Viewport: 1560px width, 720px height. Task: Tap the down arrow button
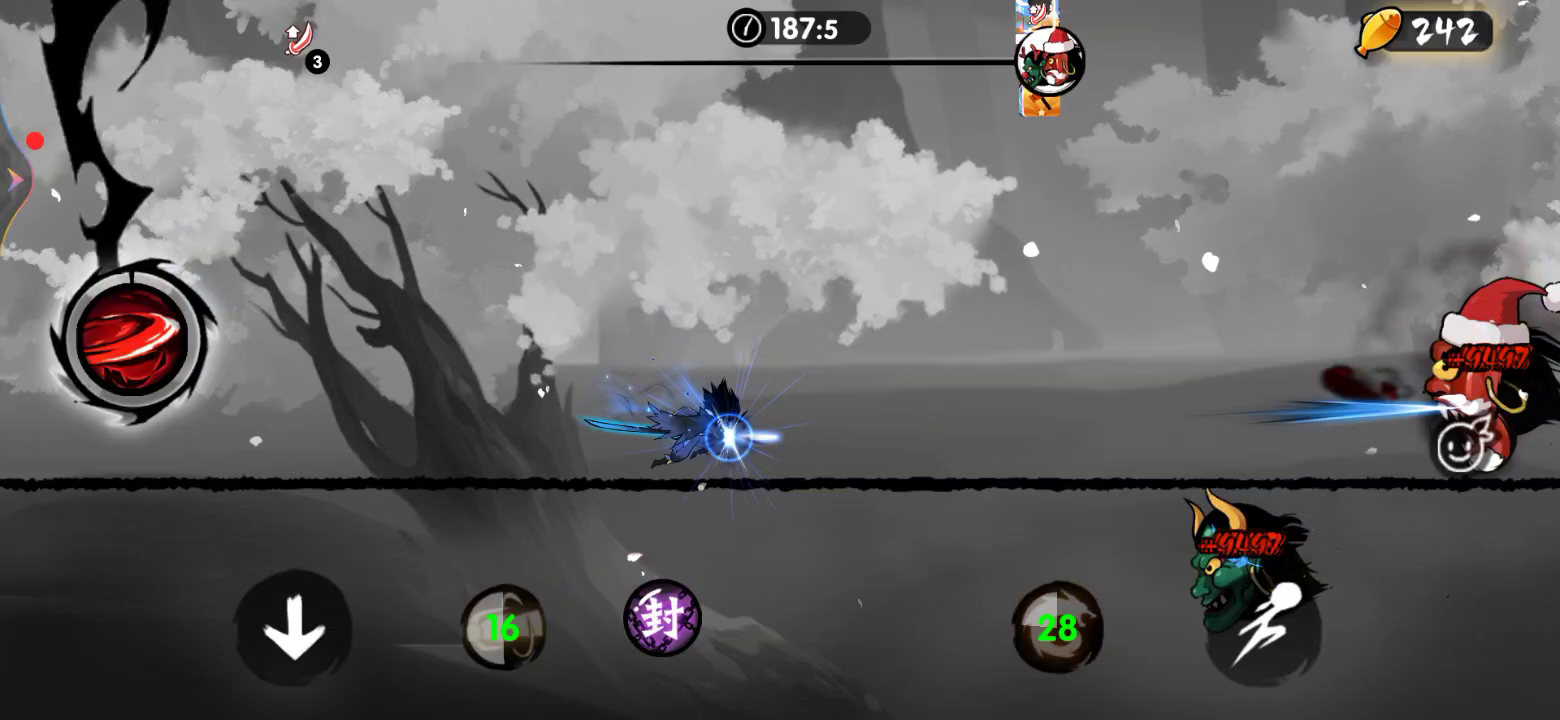pyautogui.click(x=293, y=629)
